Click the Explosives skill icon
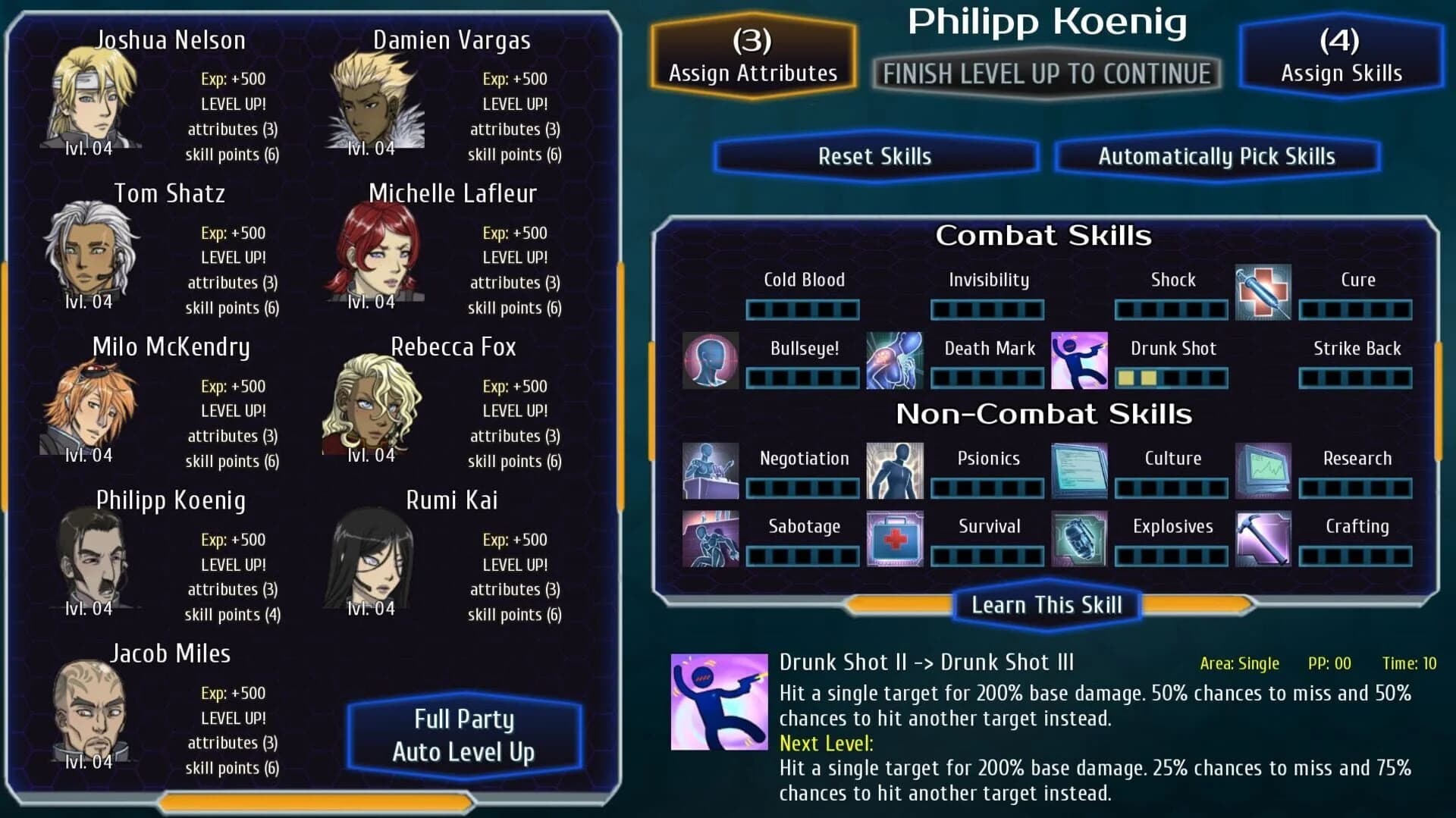The image size is (1456, 818). [1079, 538]
